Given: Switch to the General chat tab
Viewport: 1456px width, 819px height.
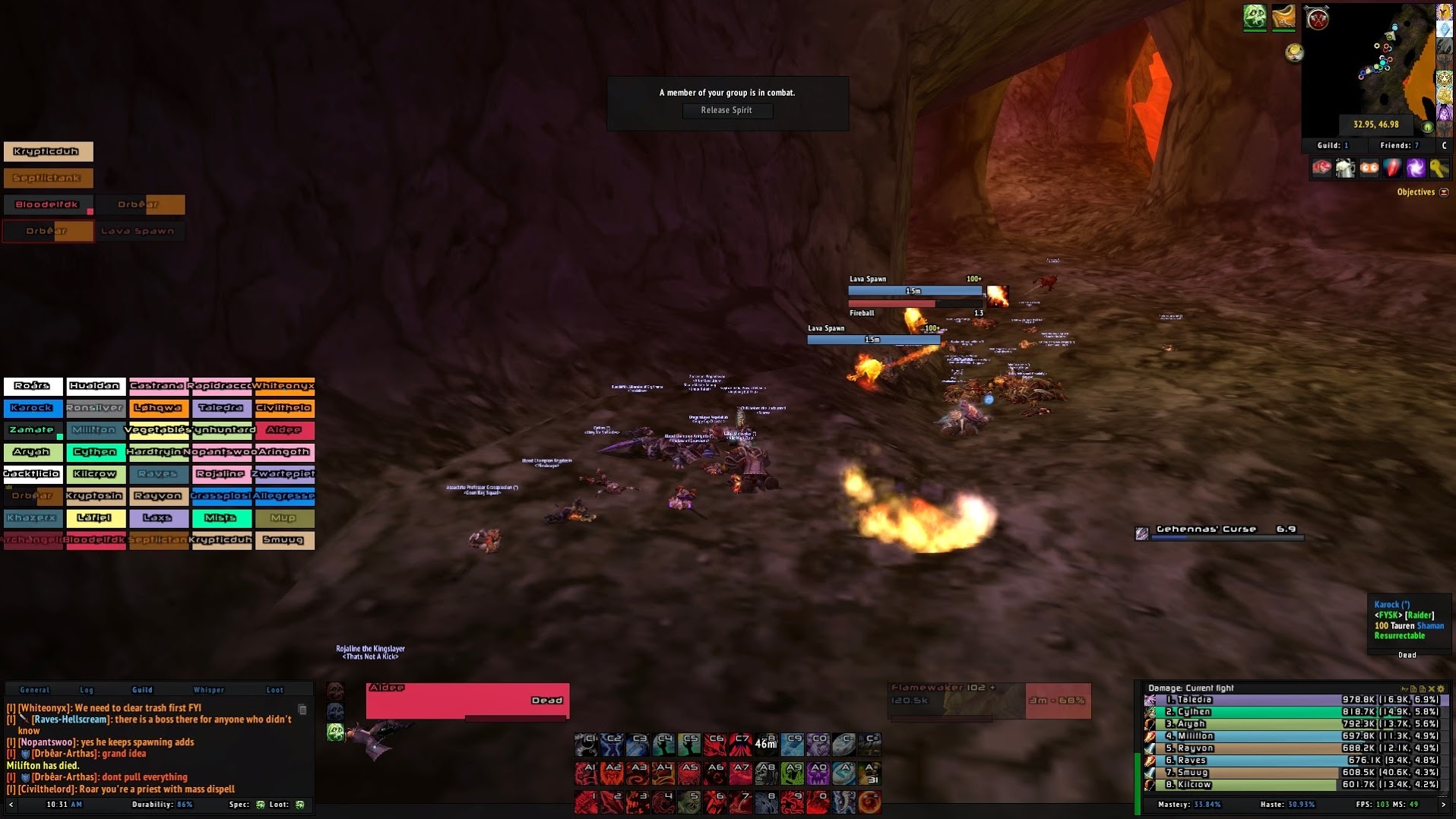Looking at the screenshot, I should (x=35, y=690).
